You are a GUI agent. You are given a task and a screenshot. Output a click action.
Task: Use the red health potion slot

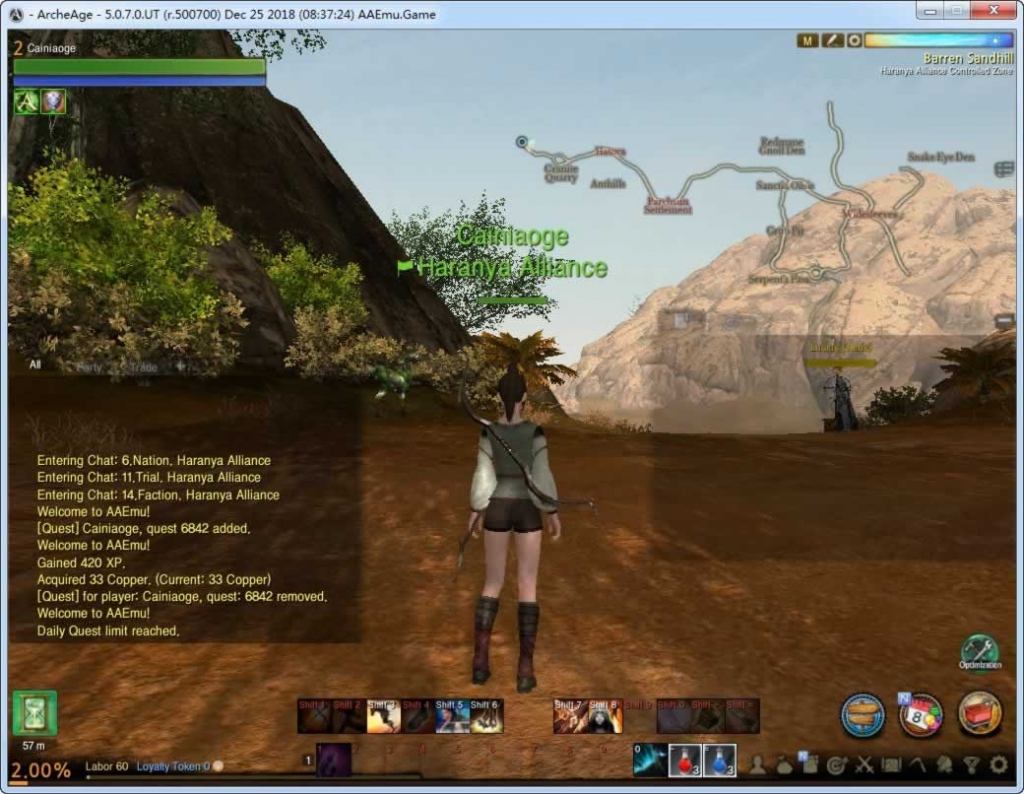[x=684, y=760]
